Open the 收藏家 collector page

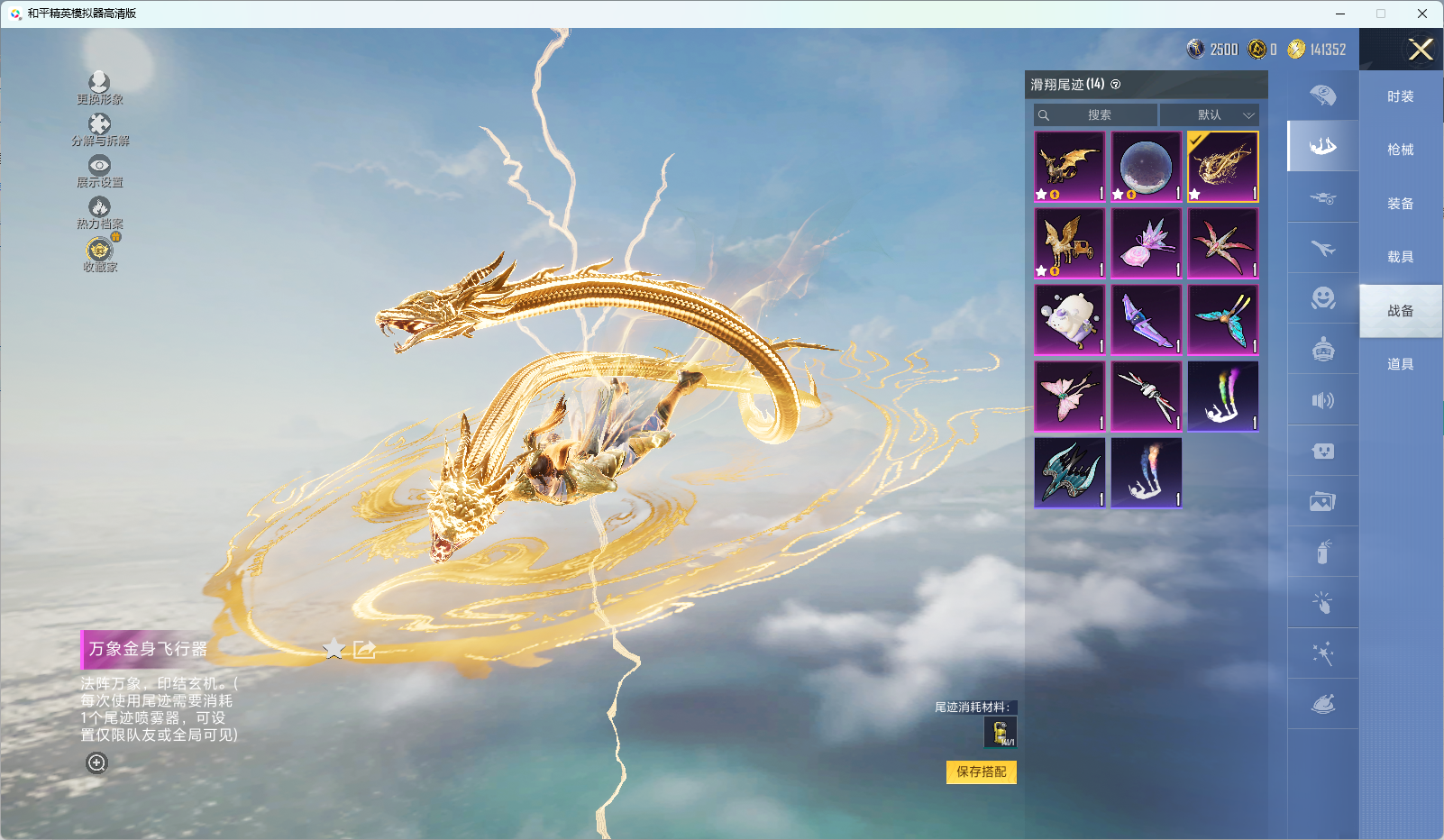(x=99, y=254)
